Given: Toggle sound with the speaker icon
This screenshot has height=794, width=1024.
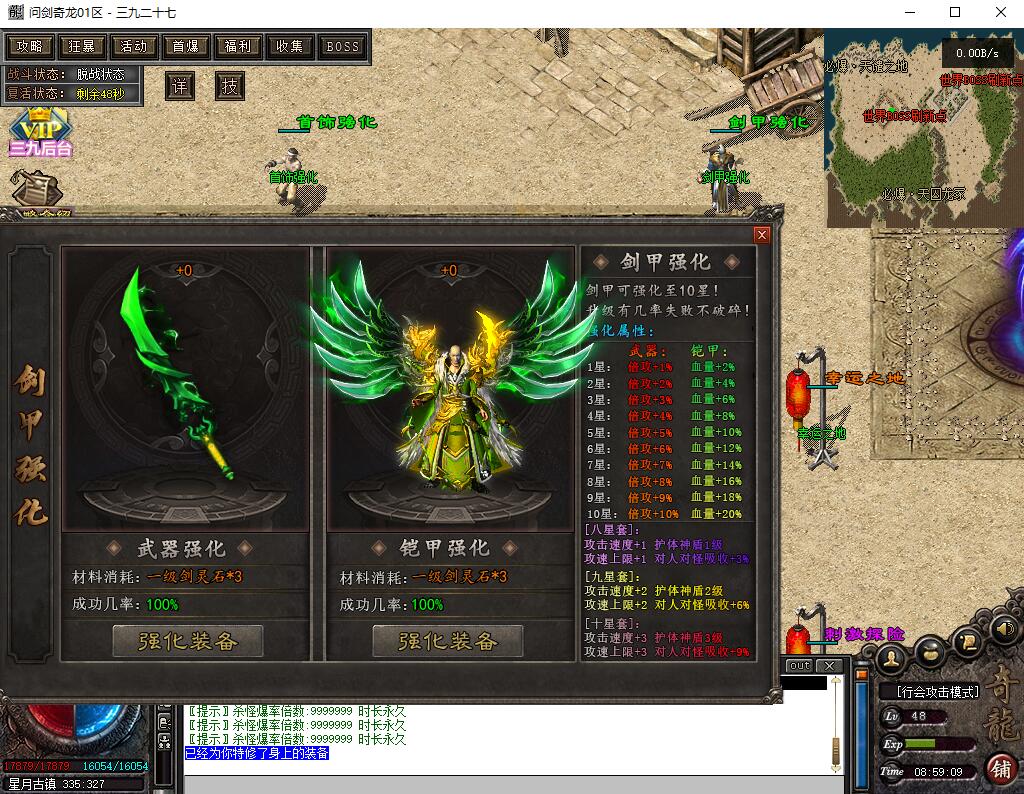Looking at the screenshot, I should 1004,629.
